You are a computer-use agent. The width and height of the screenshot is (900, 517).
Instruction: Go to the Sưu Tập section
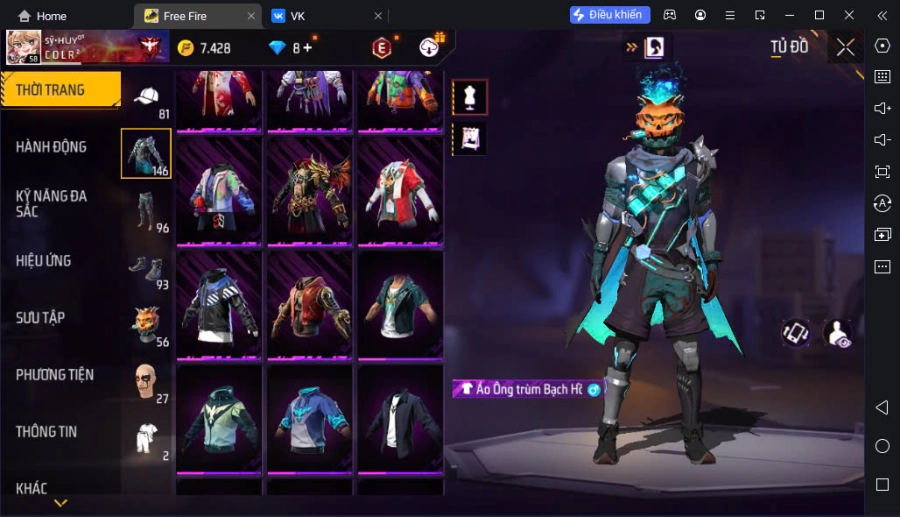click(x=41, y=318)
